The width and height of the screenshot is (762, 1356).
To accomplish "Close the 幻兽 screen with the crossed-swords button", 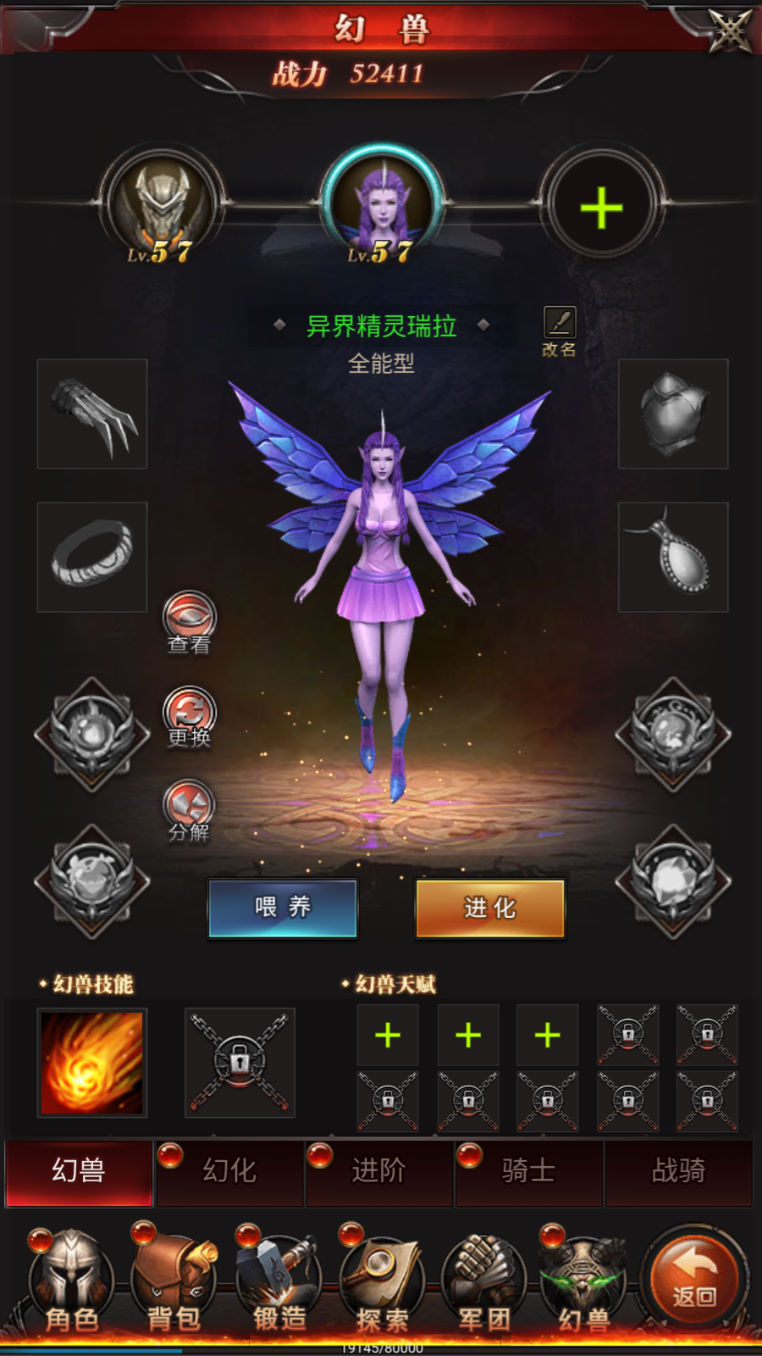I will click(731, 28).
